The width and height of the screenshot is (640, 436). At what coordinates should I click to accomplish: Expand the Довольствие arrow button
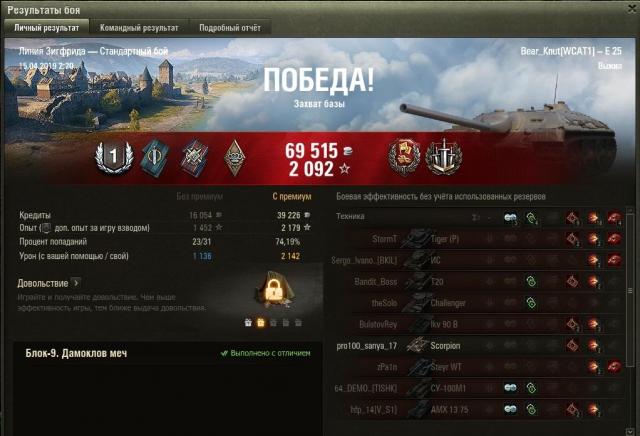(75, 283)
